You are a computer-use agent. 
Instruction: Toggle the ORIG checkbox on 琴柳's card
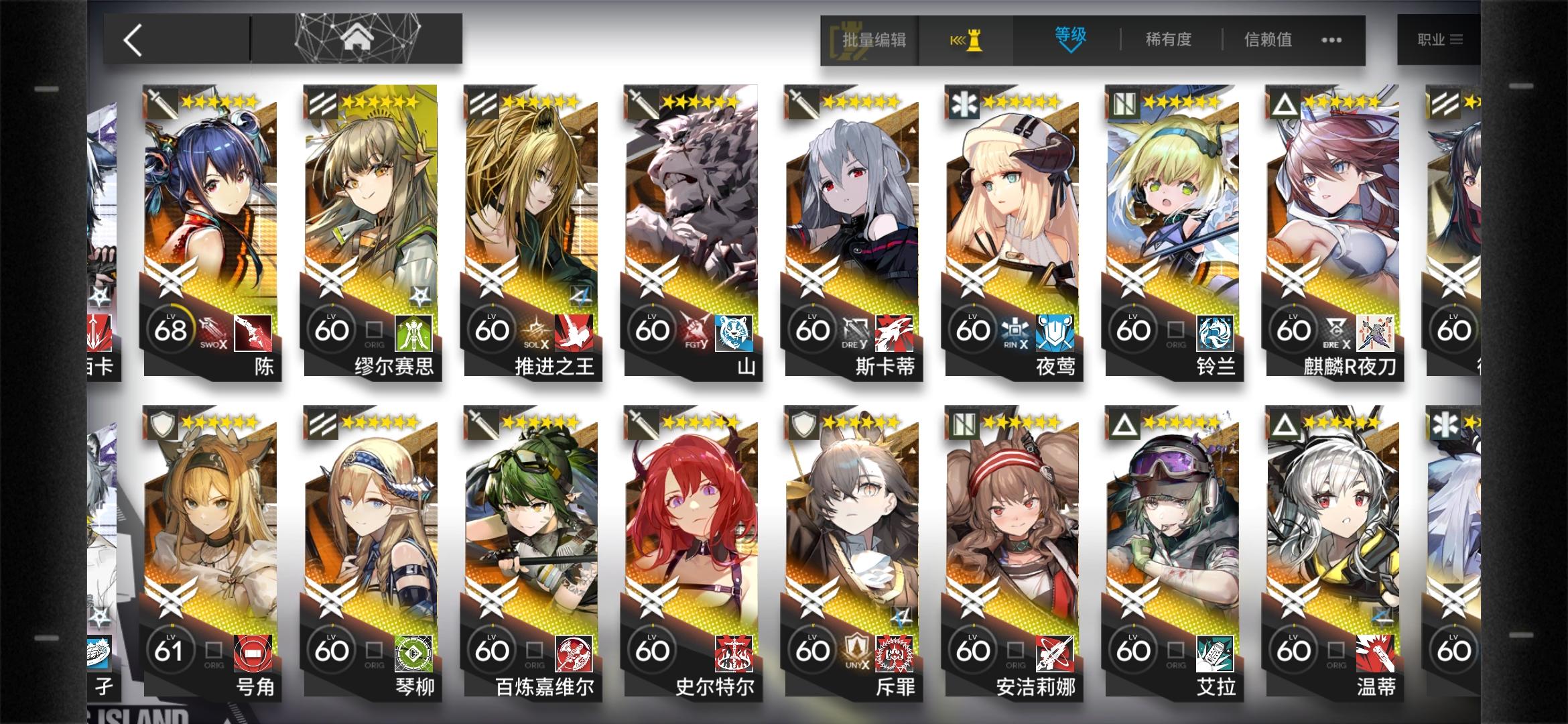click(x=373, y=649)
